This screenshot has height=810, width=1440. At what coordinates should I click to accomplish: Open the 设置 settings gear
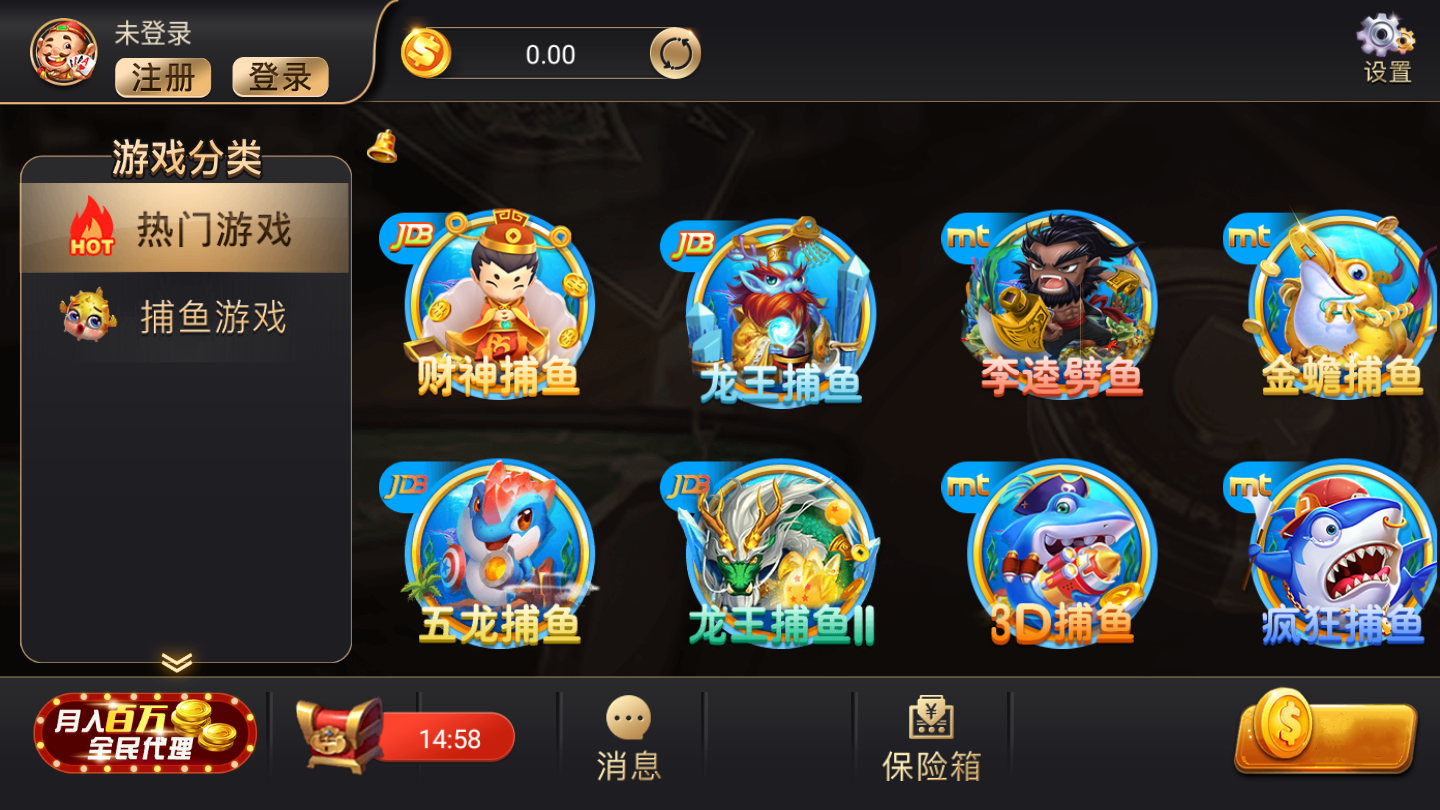(x=1384, y=45)
